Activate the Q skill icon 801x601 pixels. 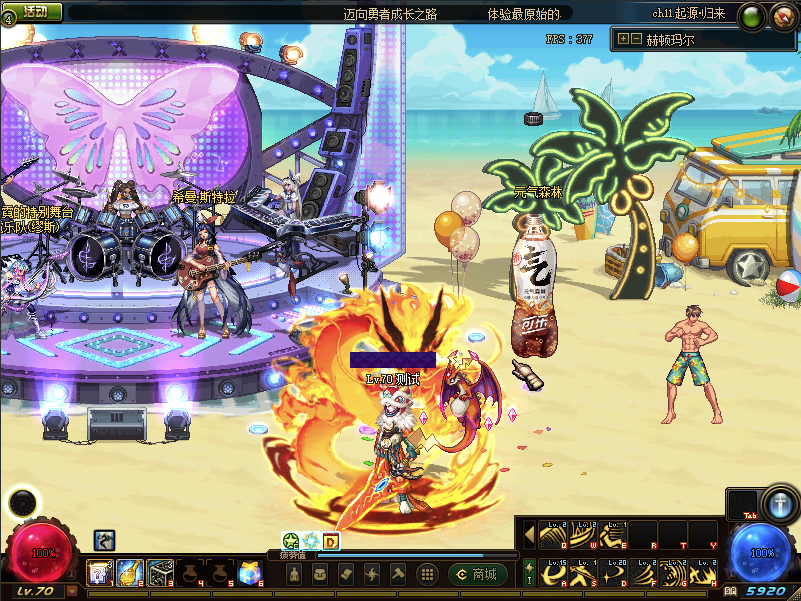pos(553,536)
